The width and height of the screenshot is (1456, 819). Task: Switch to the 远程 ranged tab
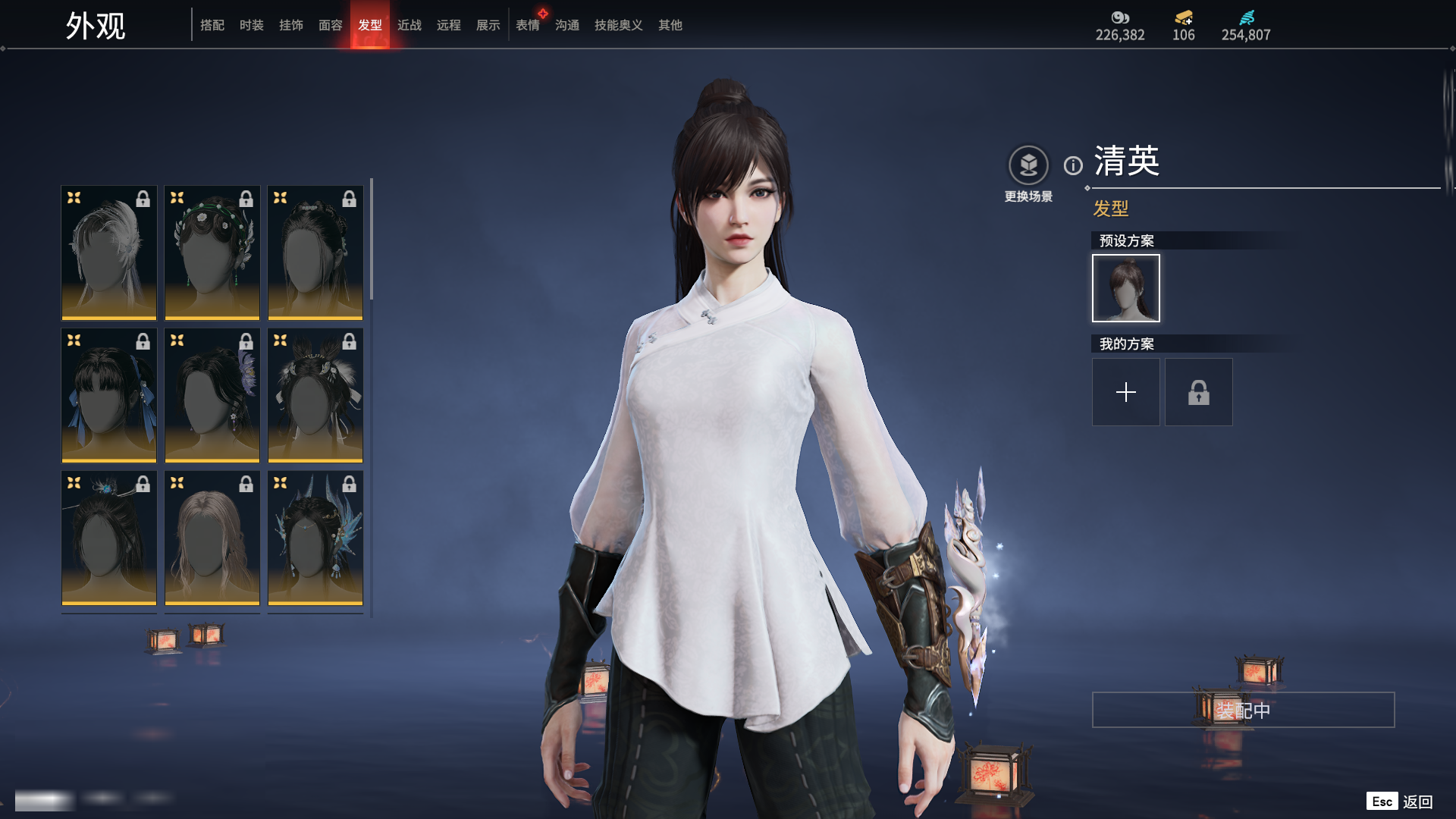point(449,25)
